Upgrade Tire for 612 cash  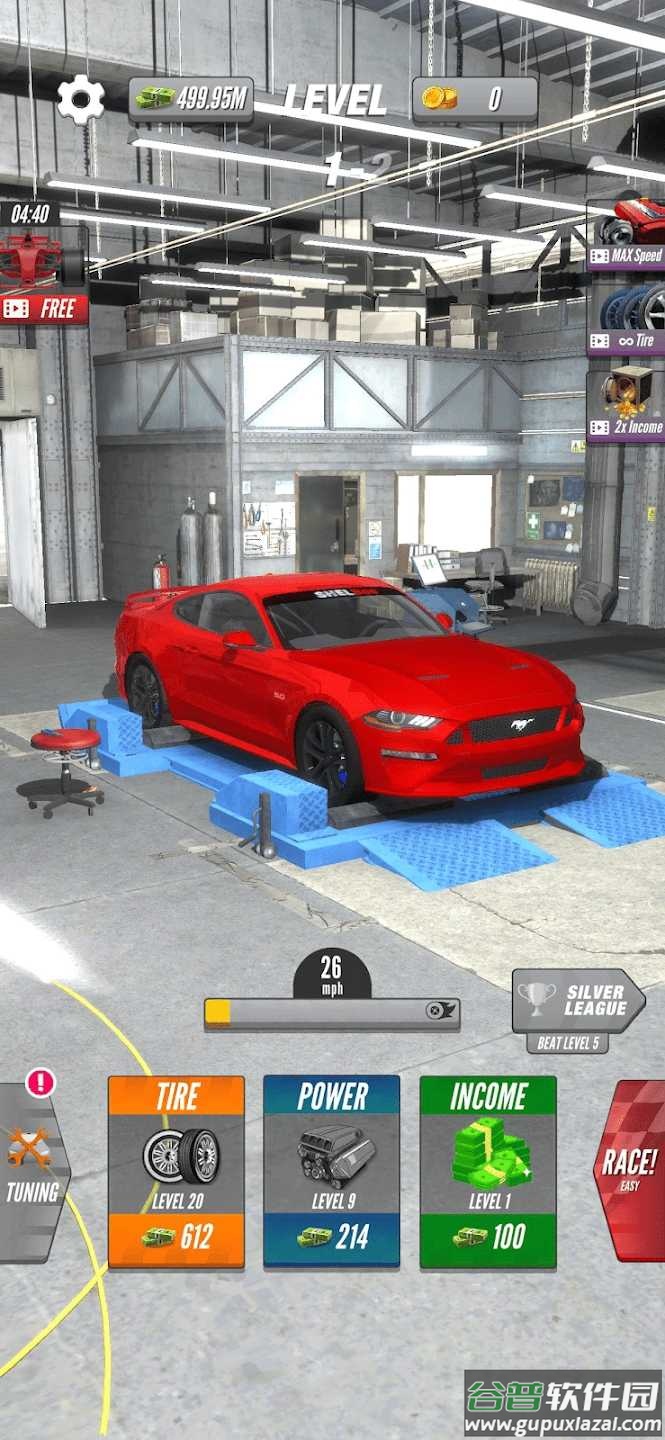click(x=176, y=1171)
